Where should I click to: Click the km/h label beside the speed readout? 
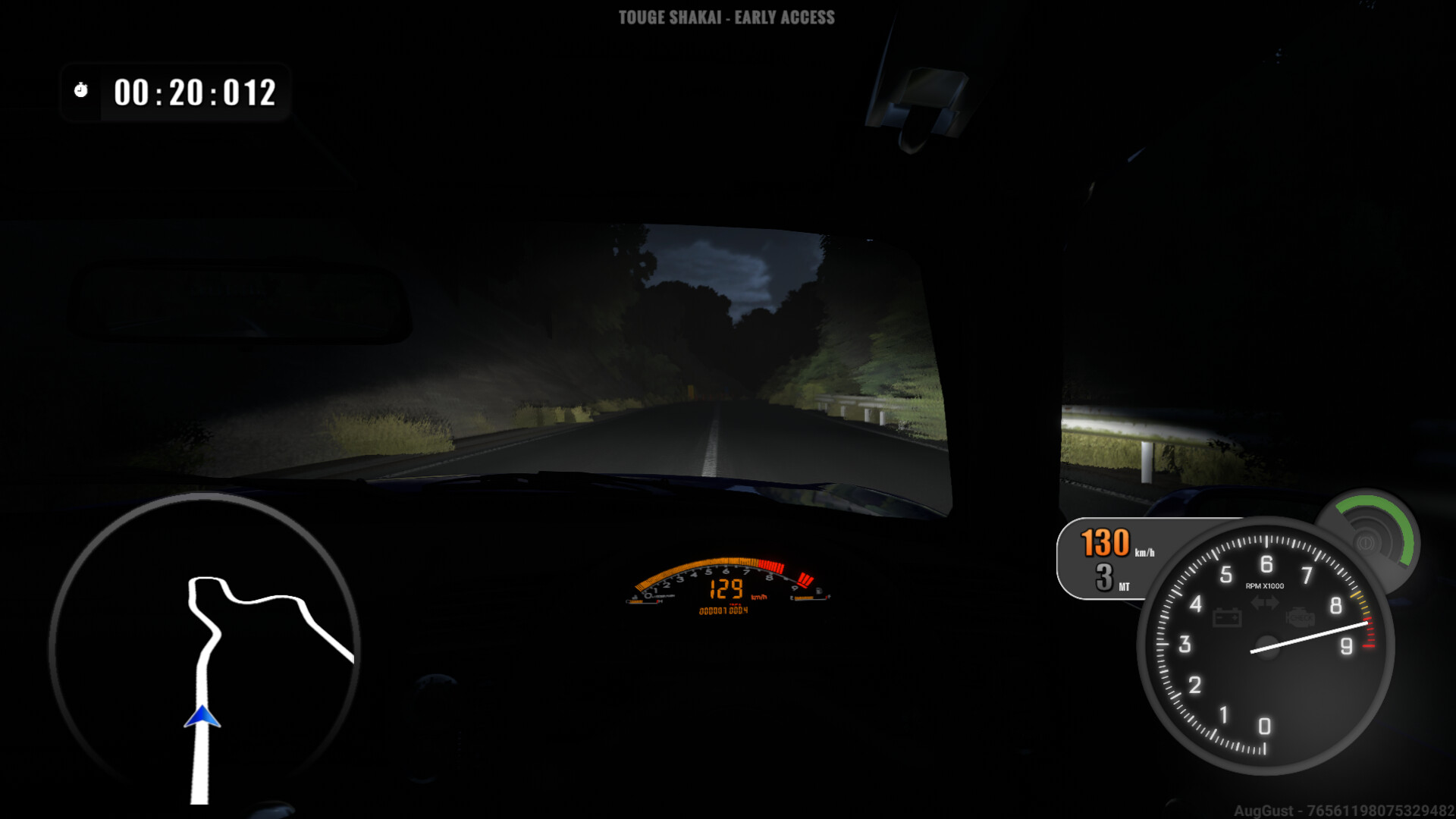[1145, 553]
